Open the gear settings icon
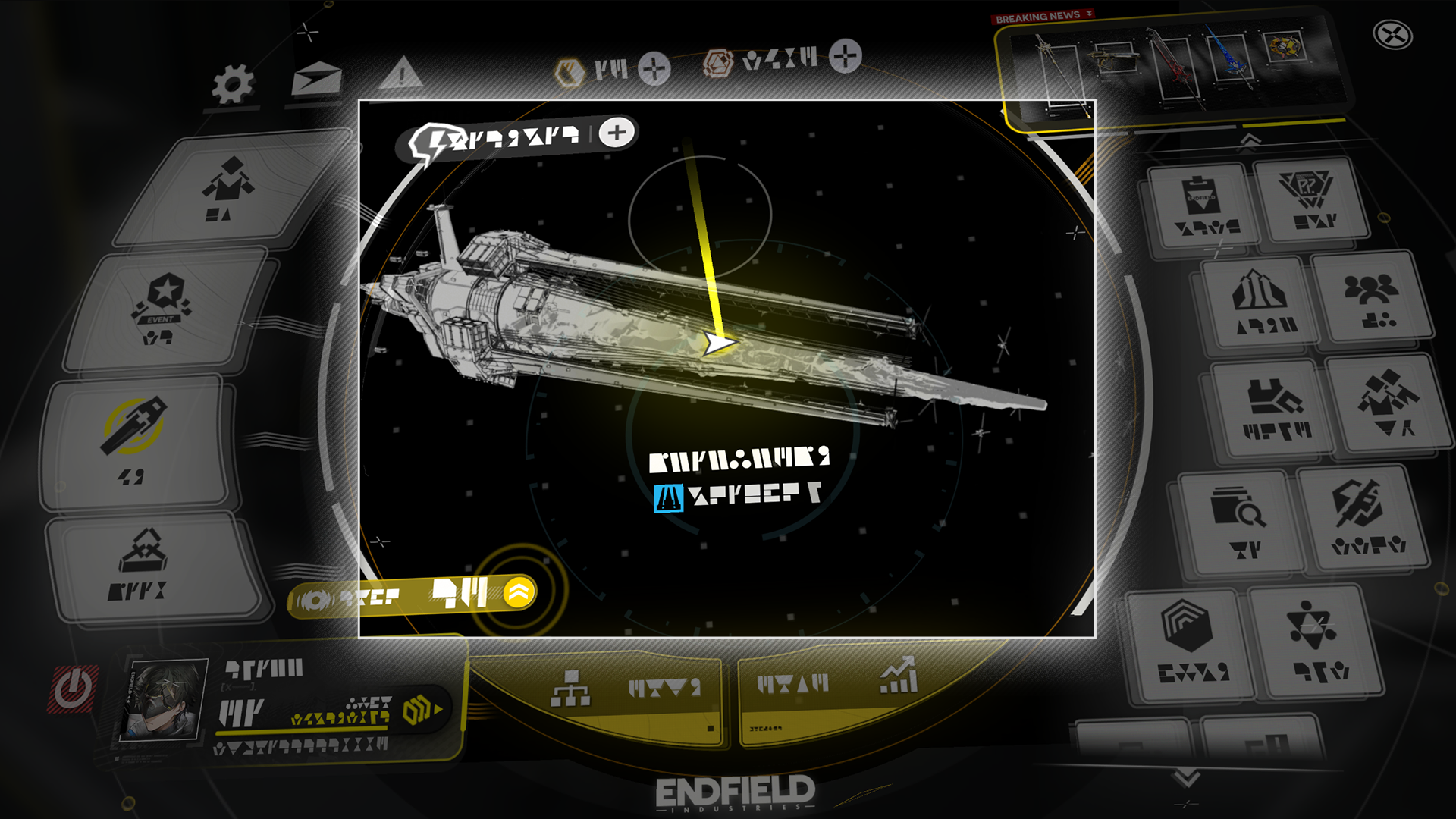Screen dimensions: 1456x819 tap(232, 83)
